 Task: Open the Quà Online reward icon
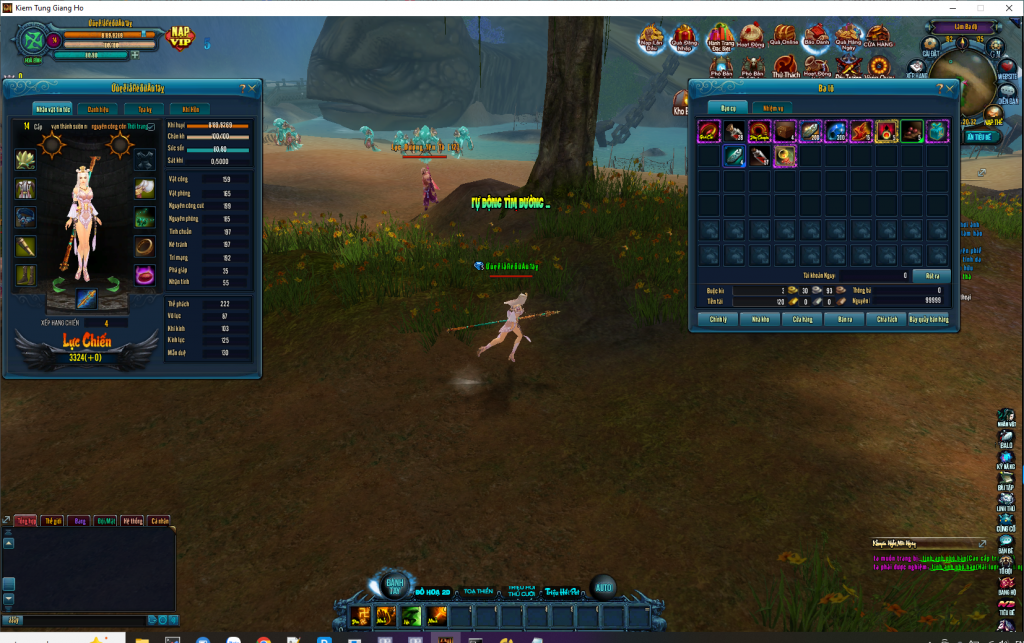click(x=784, y=38)
